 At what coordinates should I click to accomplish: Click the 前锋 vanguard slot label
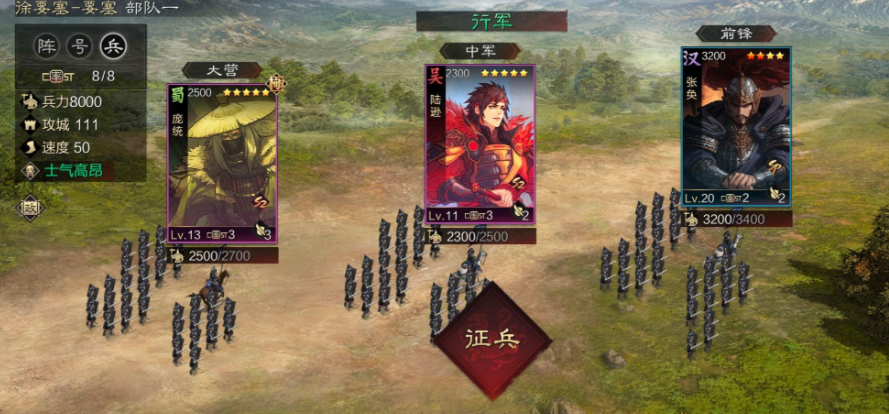(736, 33)
